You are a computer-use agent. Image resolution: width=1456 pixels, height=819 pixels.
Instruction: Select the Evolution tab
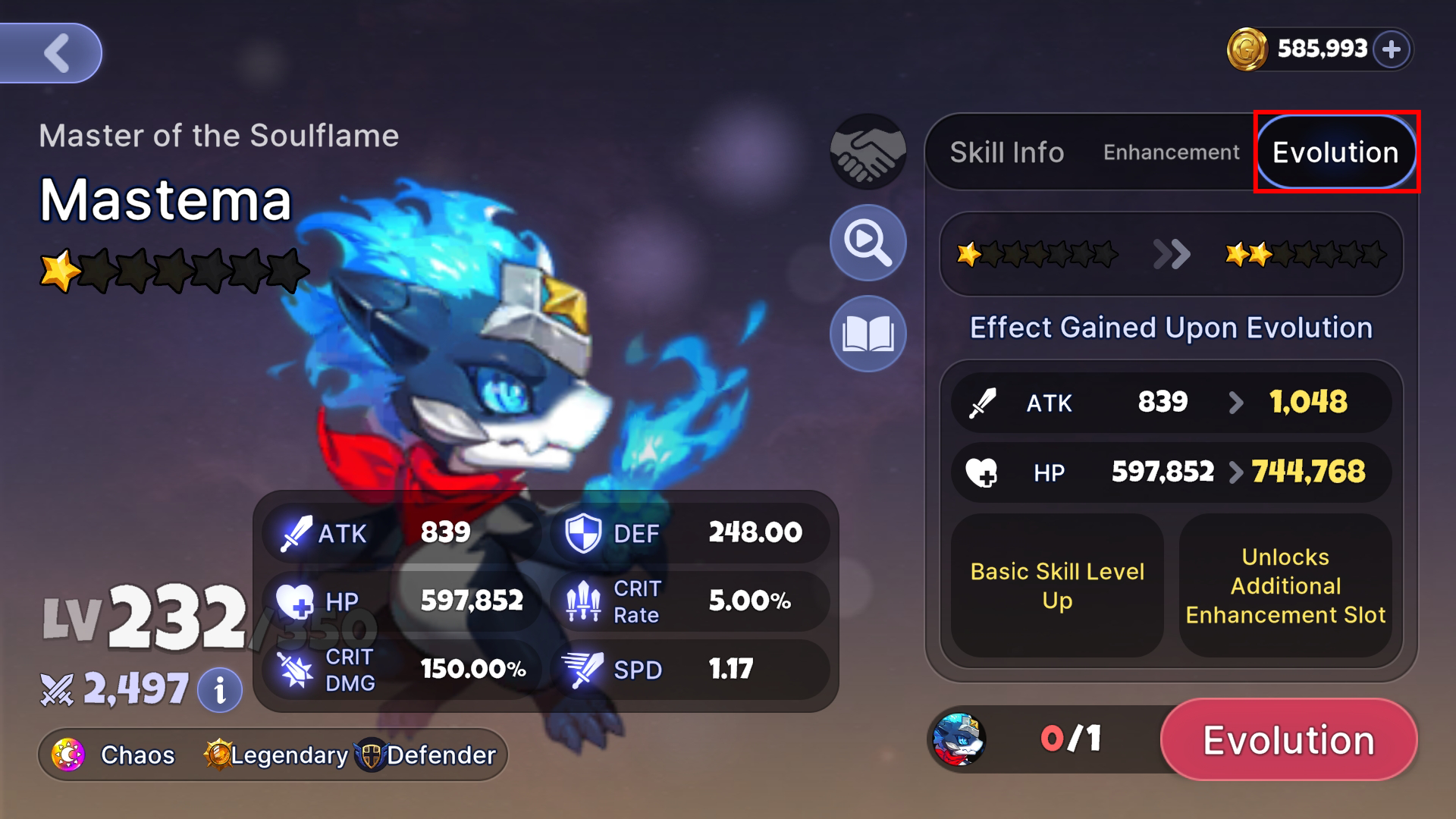point(1335,152)
